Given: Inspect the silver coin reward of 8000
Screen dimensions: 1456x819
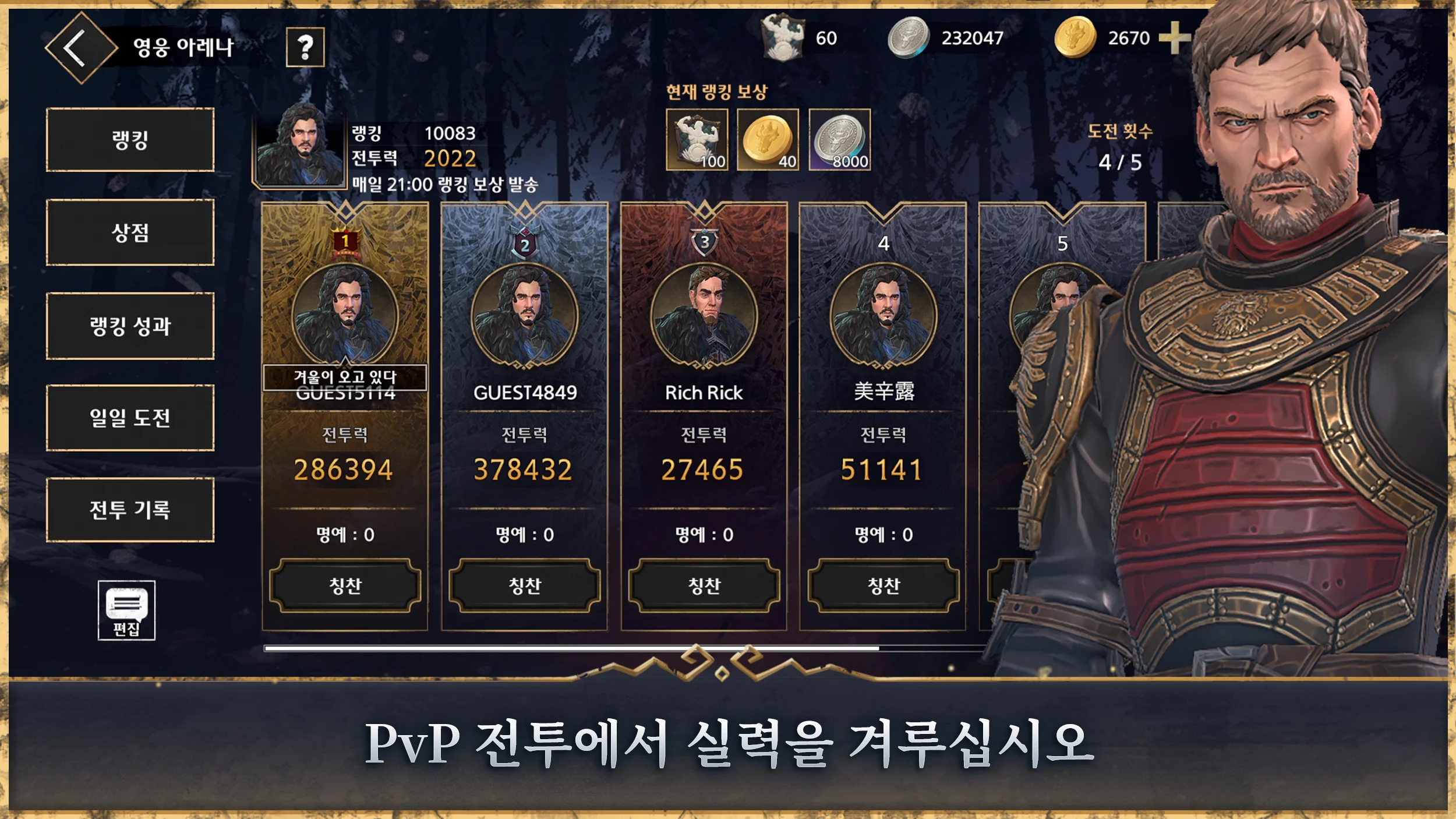Looking at the screenshot, I should tap(840, 140).
